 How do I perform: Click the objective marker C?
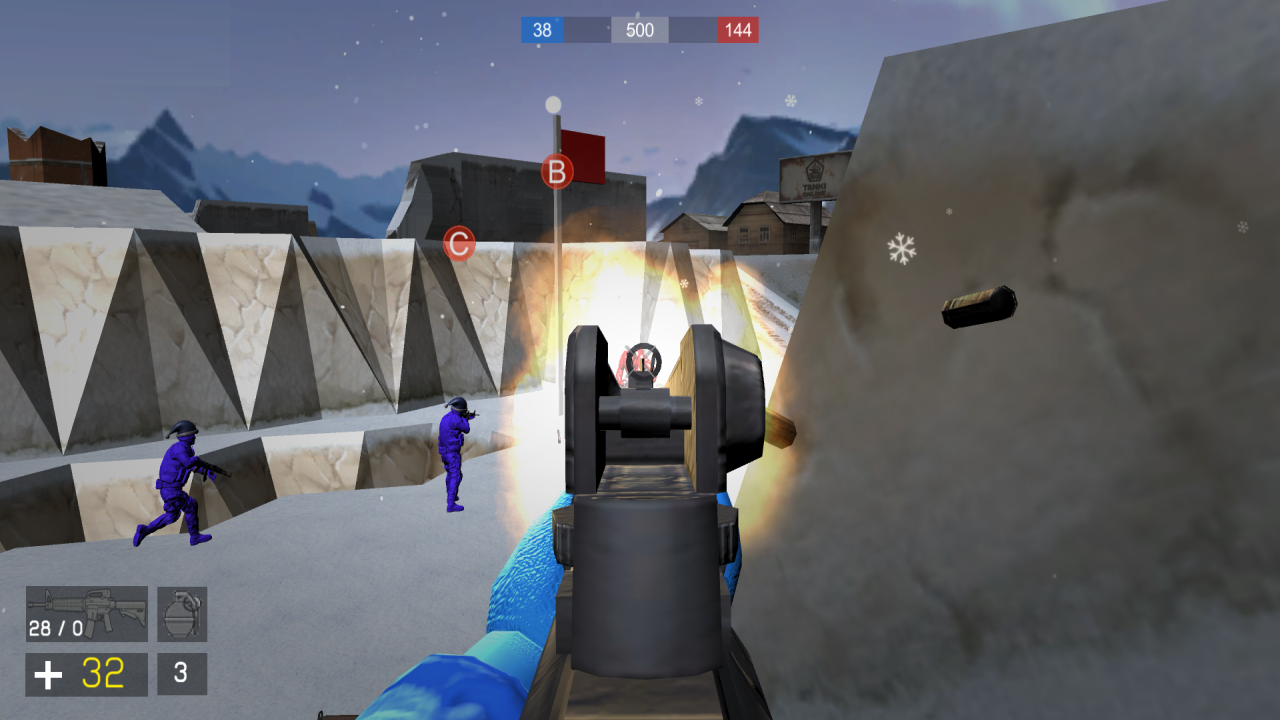click(x=458, y=240)
